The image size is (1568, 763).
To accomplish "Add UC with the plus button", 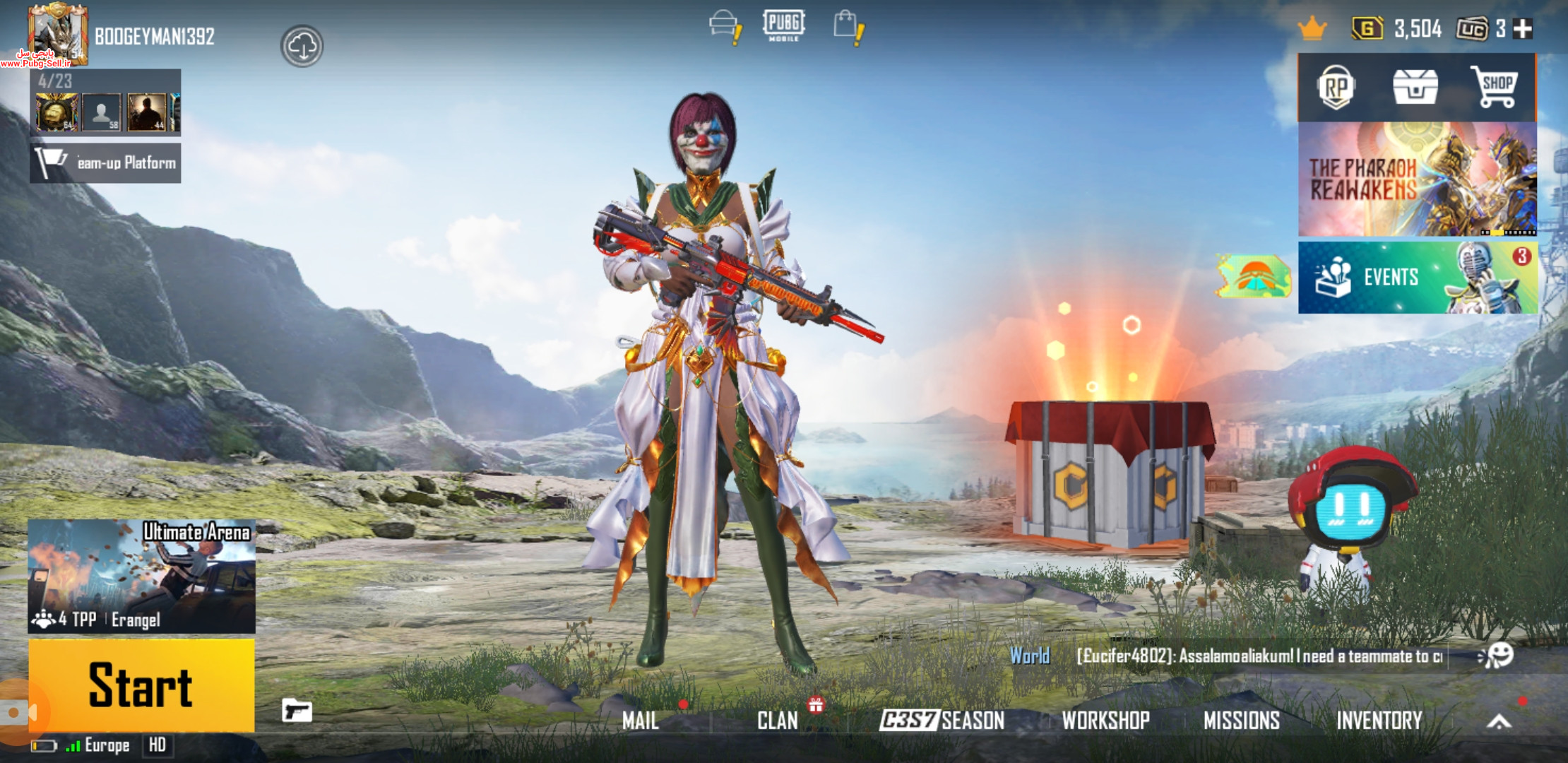I will click(x=1524, y=29).
